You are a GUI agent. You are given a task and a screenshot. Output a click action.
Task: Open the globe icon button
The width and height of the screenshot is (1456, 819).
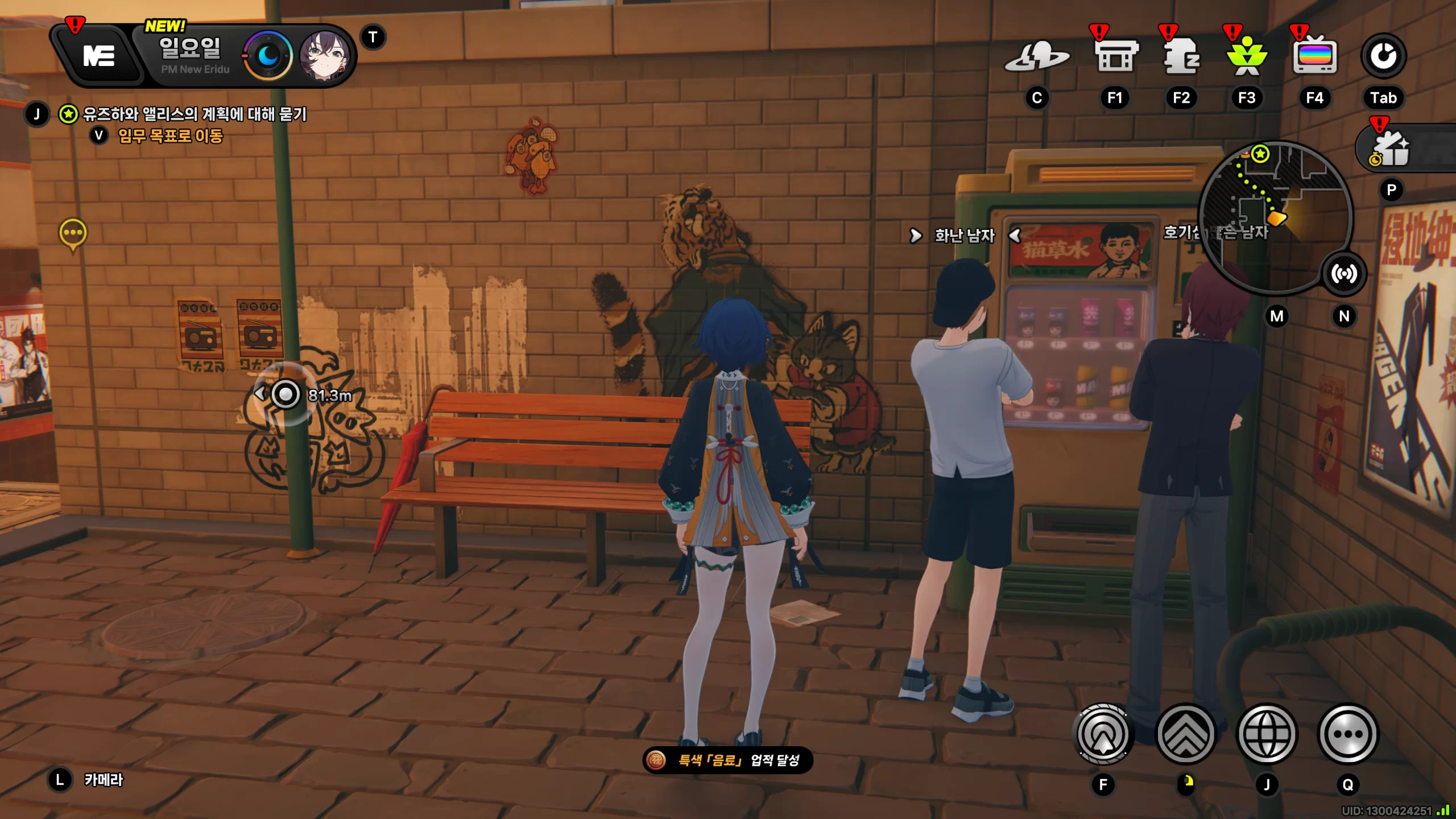tap(1267, 734)
